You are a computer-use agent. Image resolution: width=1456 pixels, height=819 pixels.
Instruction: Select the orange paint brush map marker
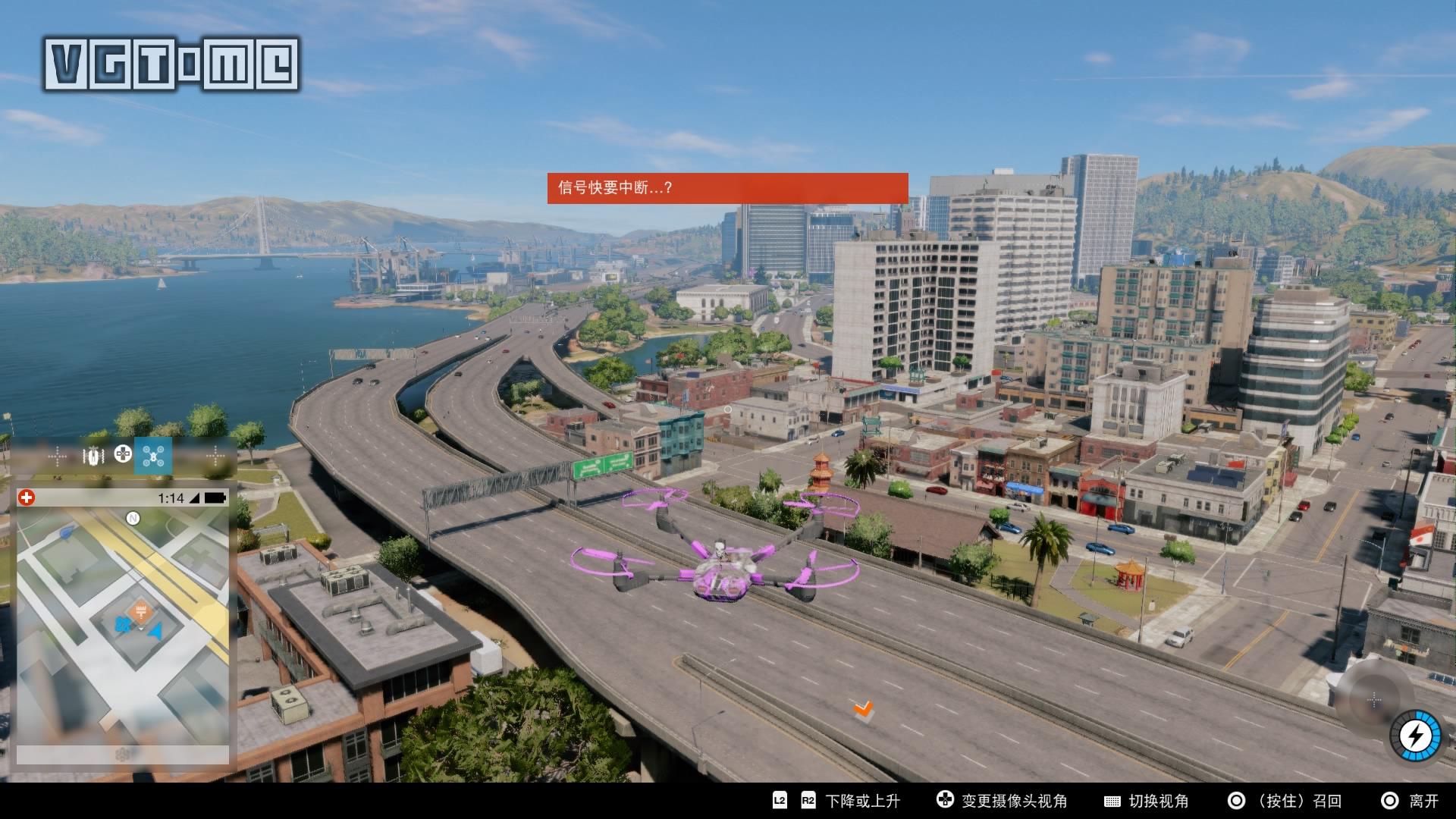pos(140,611)
